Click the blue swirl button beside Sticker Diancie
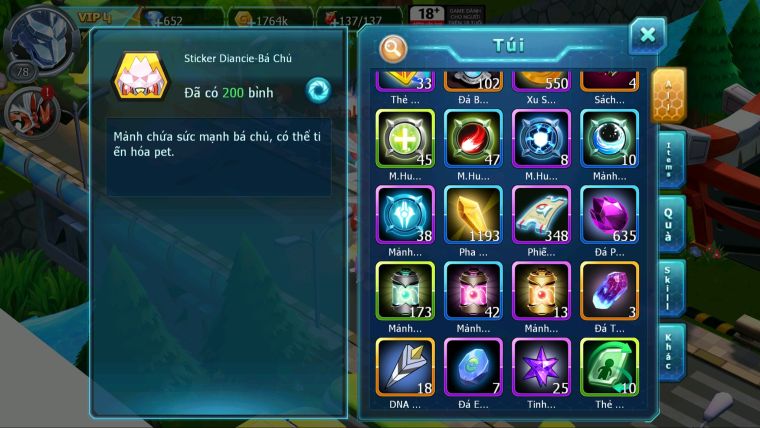The width and height of the screenshot is (760, 428). [x=318, y=90]
